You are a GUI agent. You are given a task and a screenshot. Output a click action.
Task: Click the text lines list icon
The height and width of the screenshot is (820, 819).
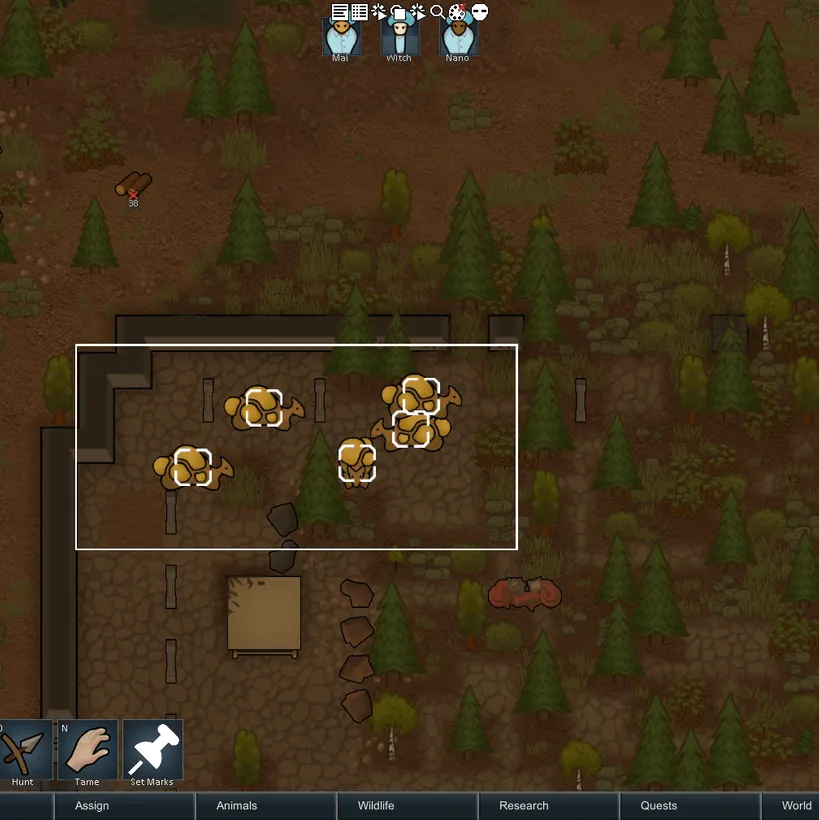[340, 12]
